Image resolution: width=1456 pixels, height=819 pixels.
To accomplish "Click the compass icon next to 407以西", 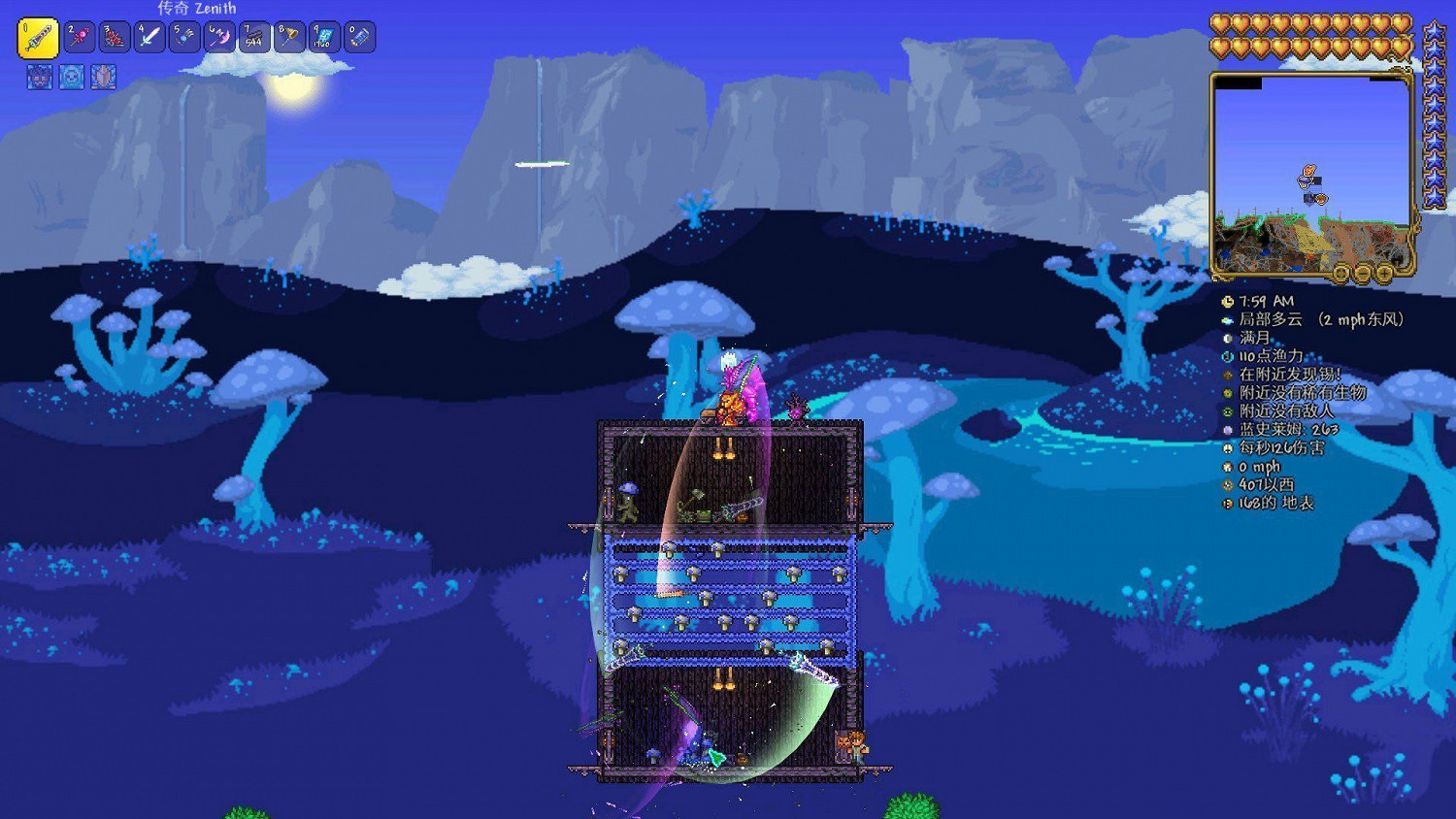I will 1227,485.
